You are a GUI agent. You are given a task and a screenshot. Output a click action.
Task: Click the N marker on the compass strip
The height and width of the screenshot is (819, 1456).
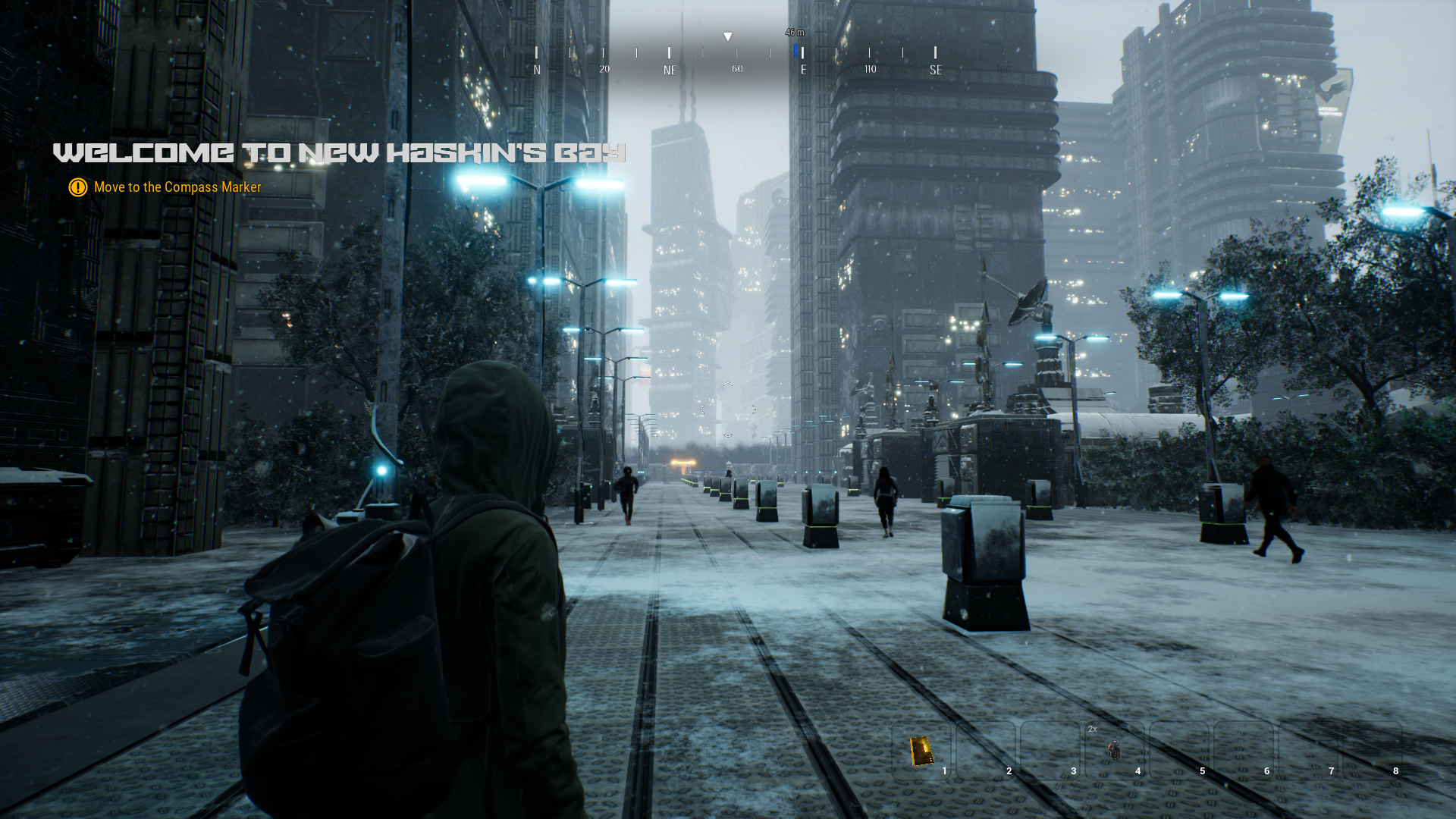click(537, 67)
